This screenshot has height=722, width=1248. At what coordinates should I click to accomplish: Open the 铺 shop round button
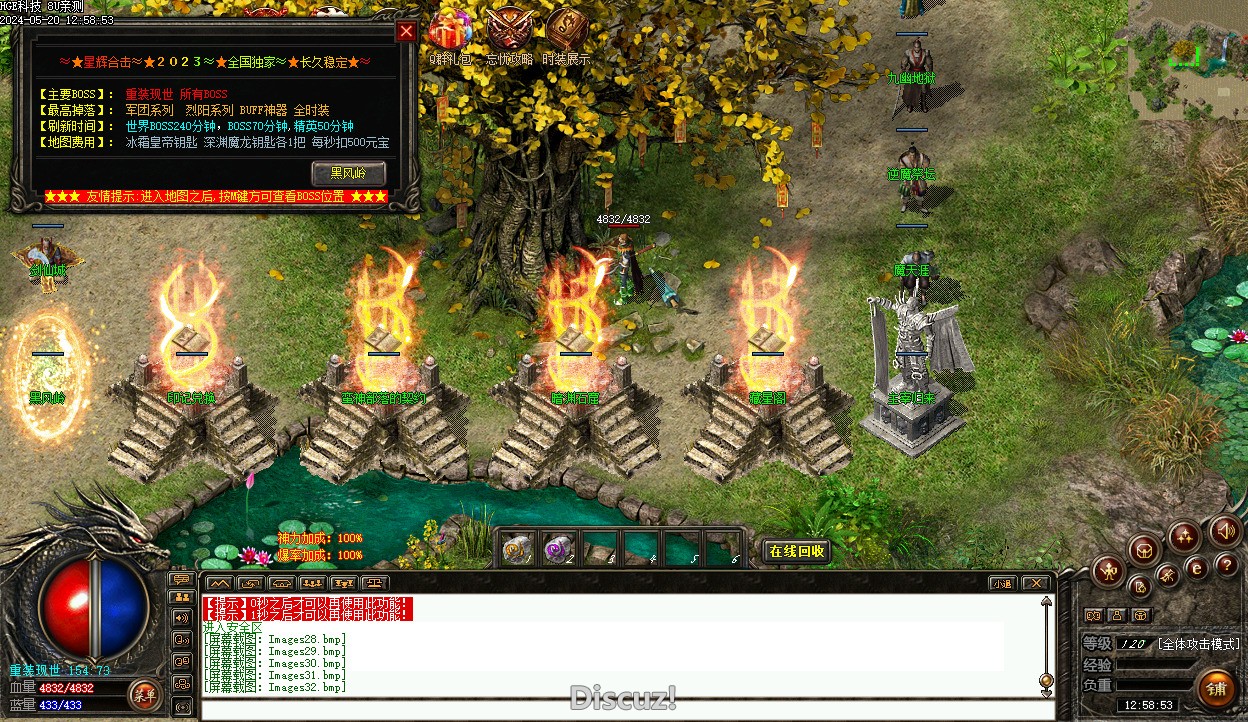[x=1215, y=689]
